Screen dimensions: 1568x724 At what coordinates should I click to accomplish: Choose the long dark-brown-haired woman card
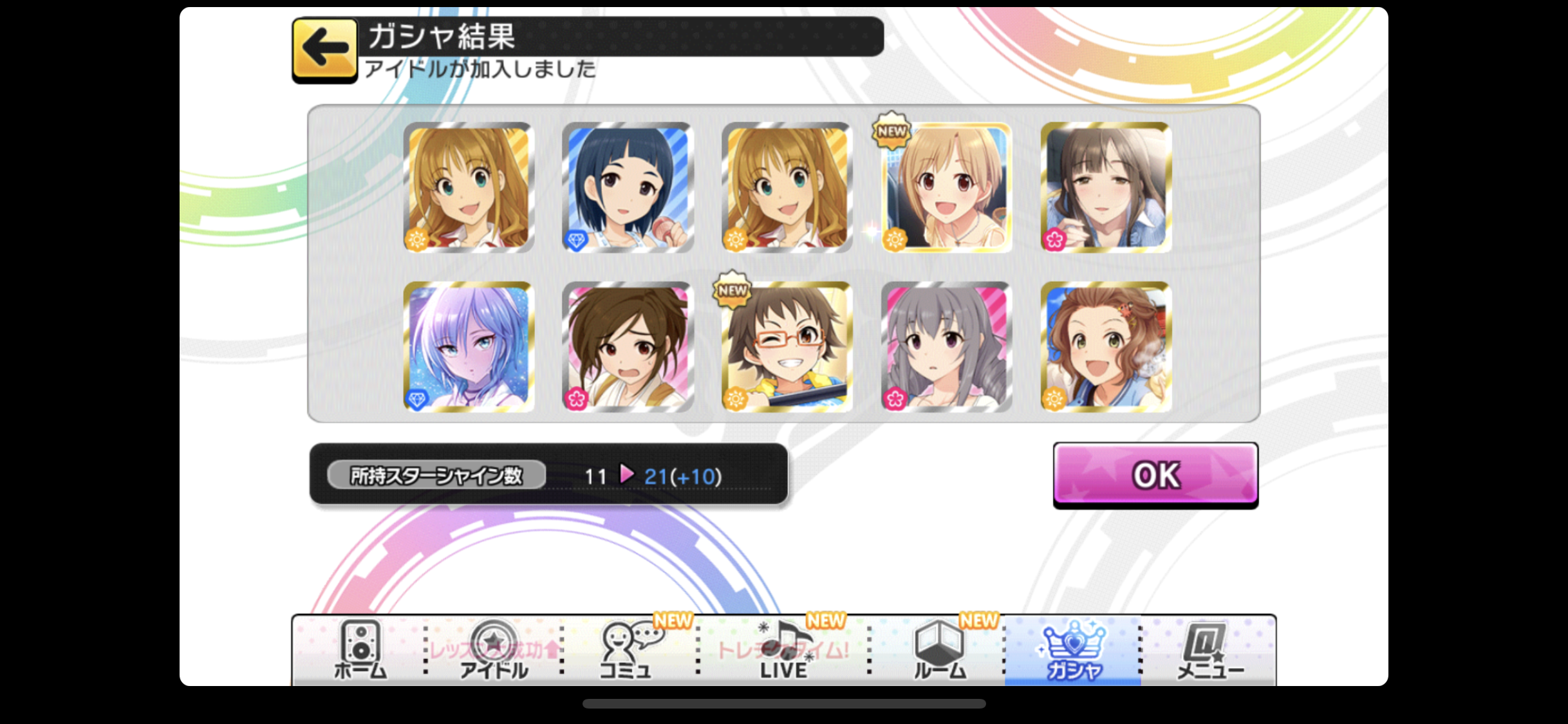[x=1105, y=187]
